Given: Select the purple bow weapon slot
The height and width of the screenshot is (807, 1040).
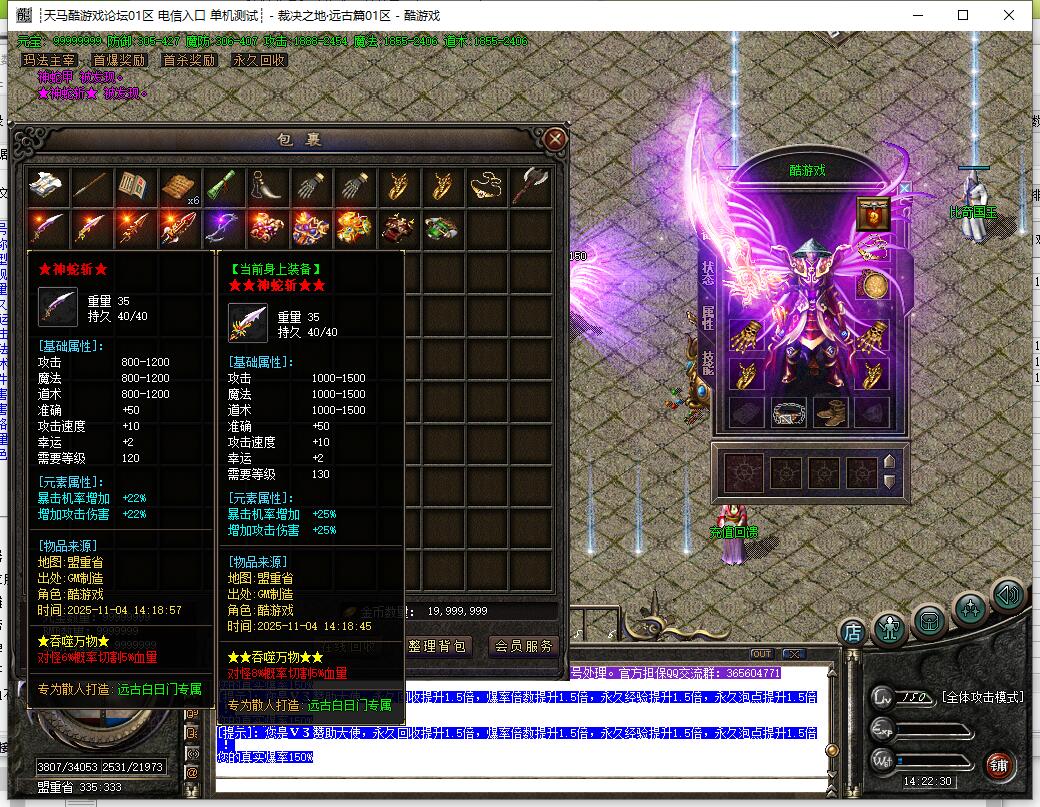Looking at the screenshot, I should pyautogui.click(x=222, y=228).
